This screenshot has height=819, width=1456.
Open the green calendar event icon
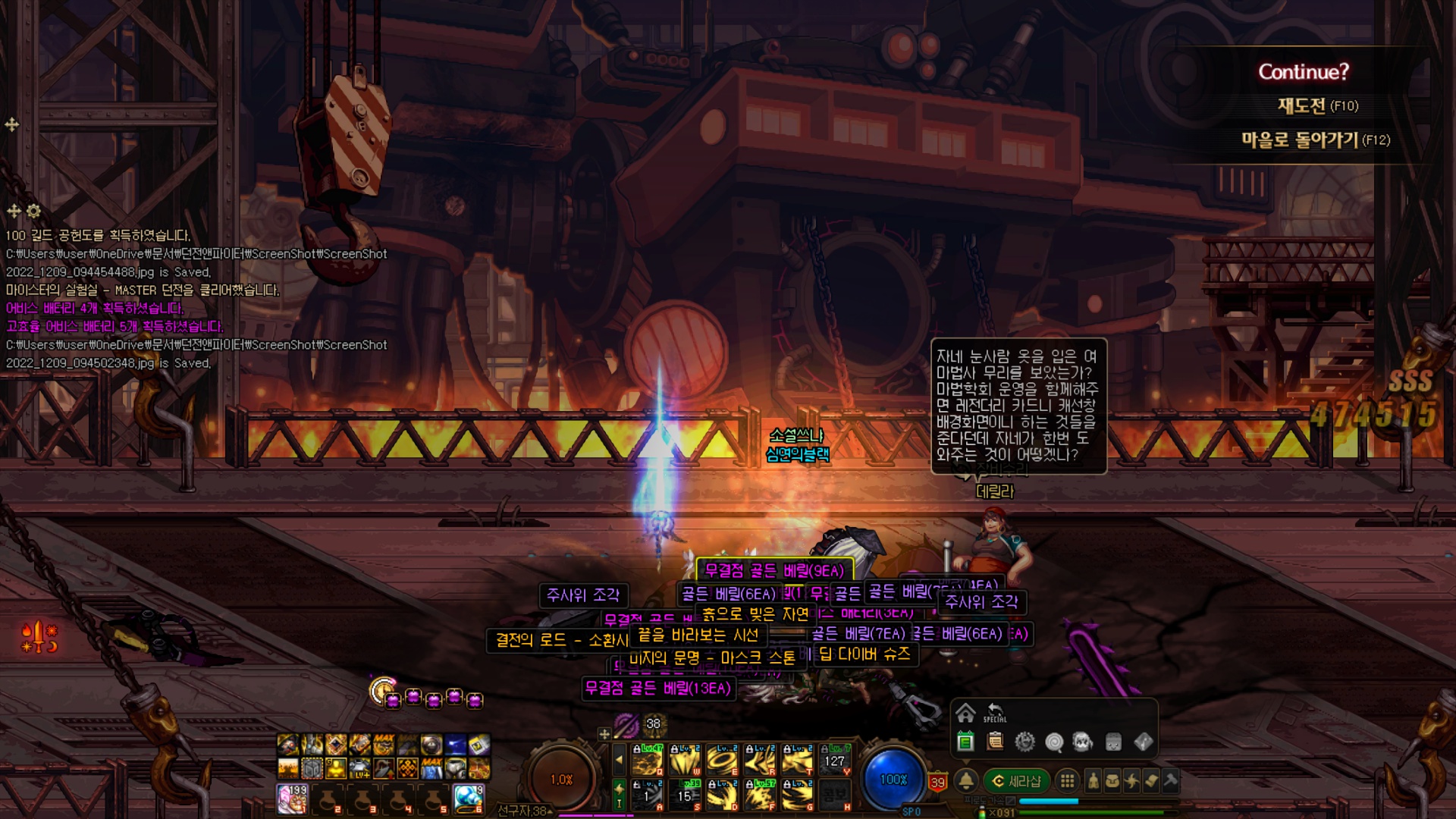965,742
